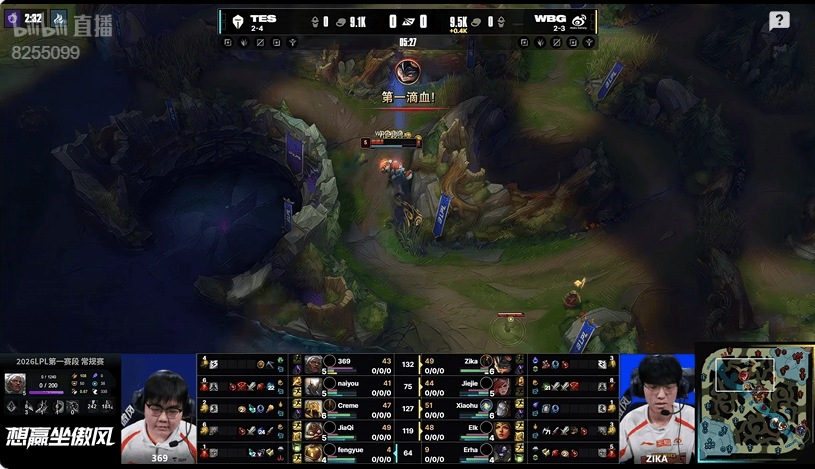The width and height of the screenshot is (815, 469).
Task: Click the WBG team logo
Action: 579,21
